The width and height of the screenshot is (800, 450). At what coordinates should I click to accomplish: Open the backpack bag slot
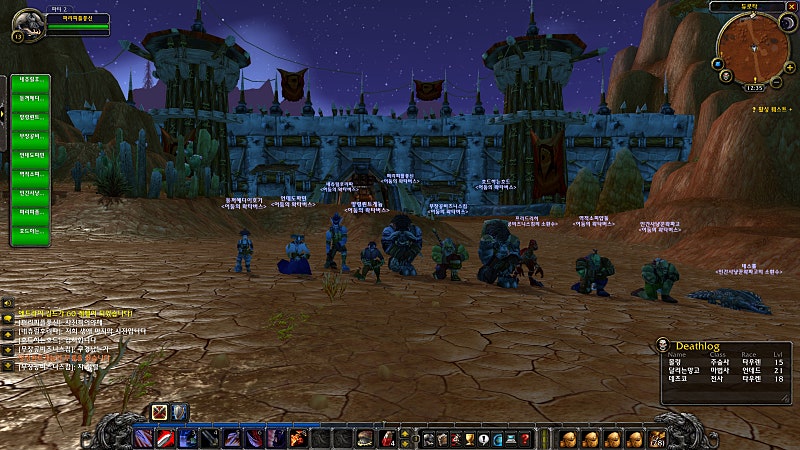(x=658, y=438)
